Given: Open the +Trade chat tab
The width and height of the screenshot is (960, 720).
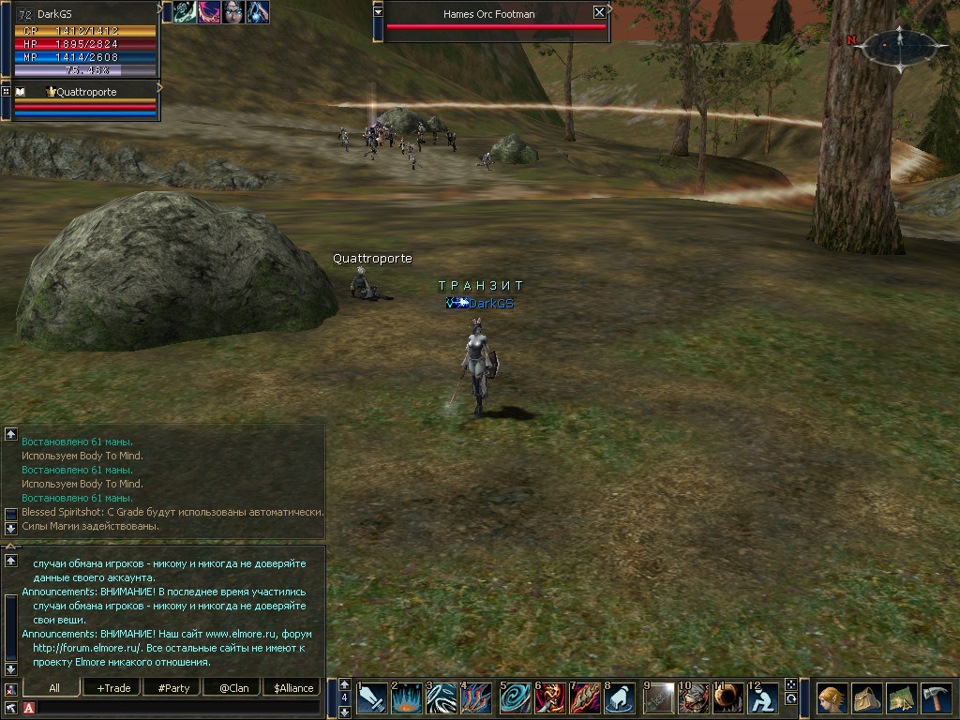Looking at the screenshot, I should click(x=113, y=688).
